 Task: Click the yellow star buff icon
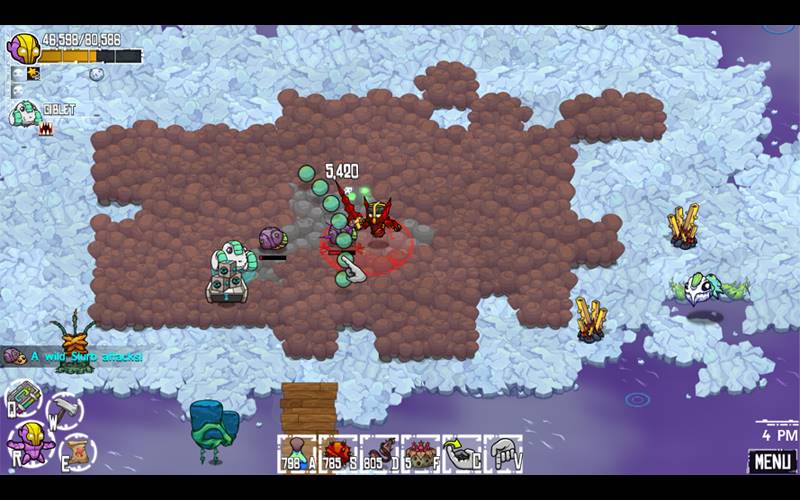point(33,74)
